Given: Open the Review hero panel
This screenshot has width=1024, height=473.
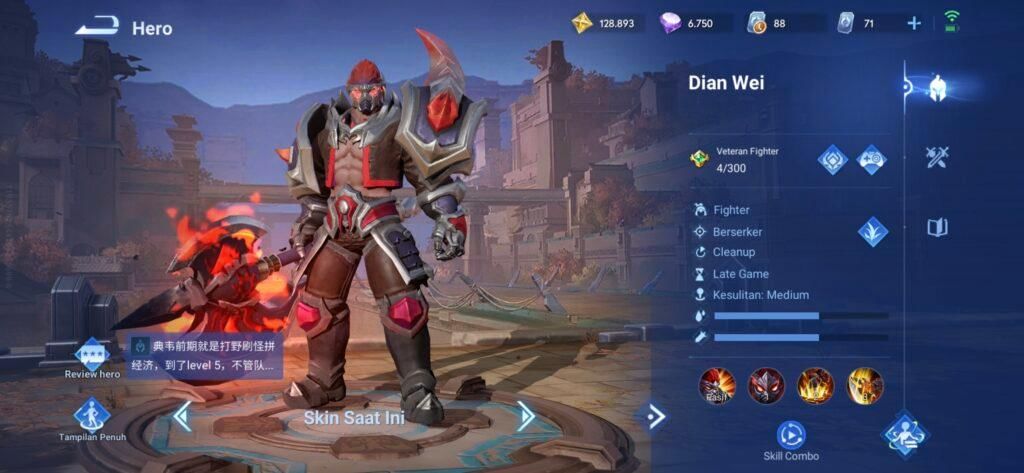Looking at the screenshot, I should pos(92,354).
